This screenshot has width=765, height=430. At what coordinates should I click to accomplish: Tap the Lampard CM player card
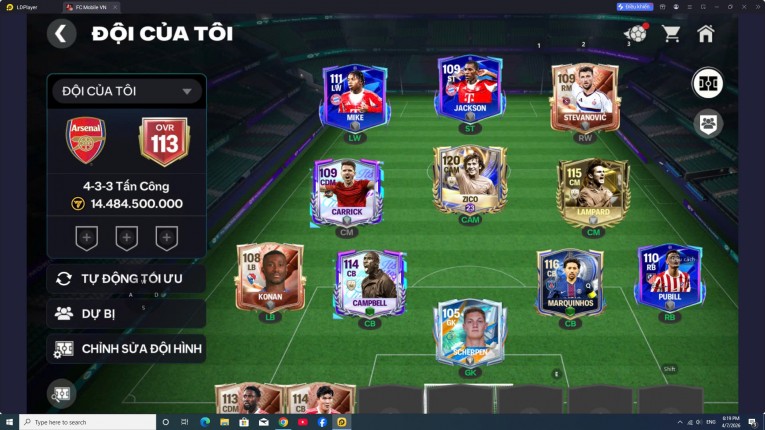(593, 190)
